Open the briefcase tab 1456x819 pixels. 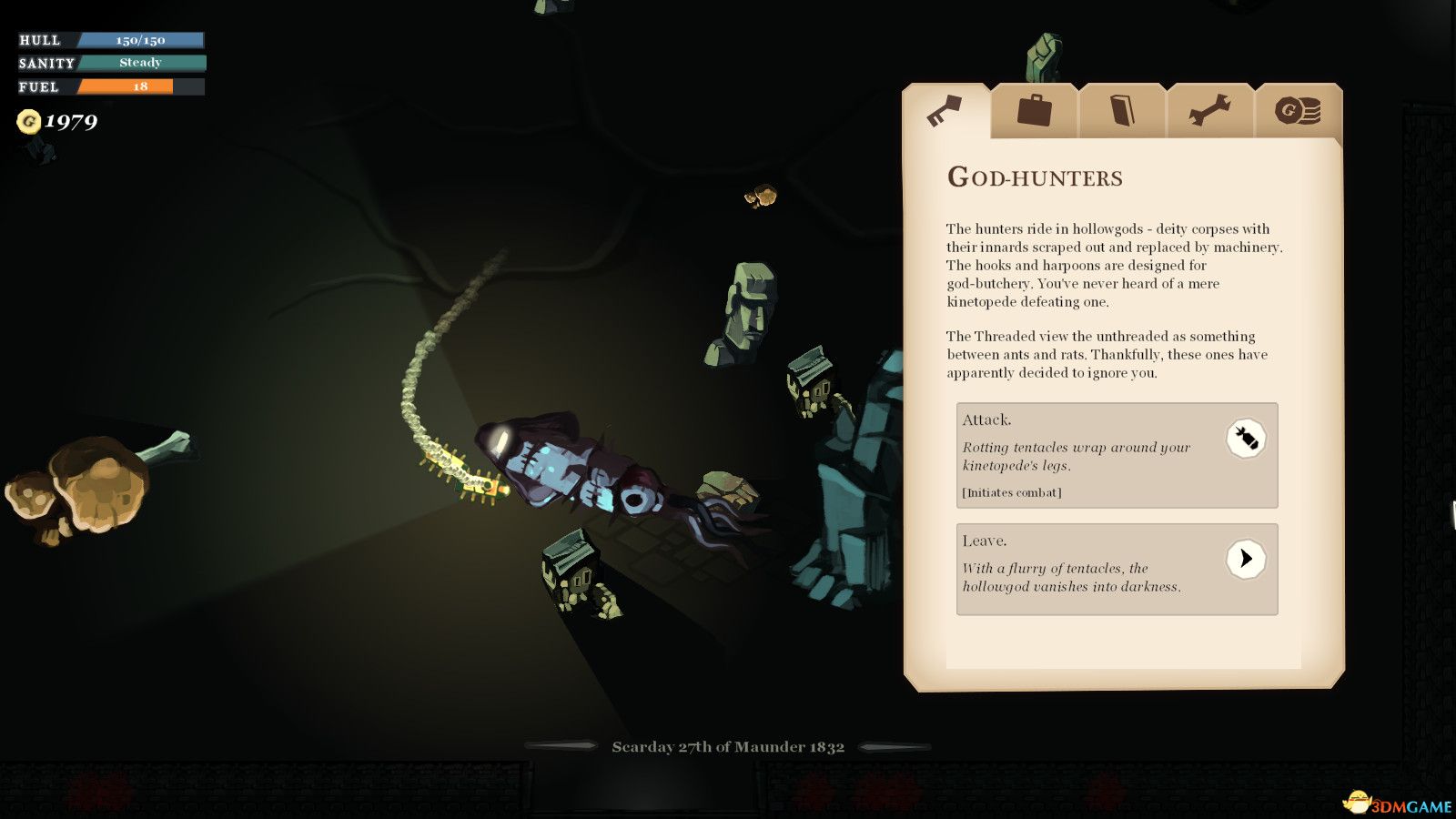click(1034, 111)
